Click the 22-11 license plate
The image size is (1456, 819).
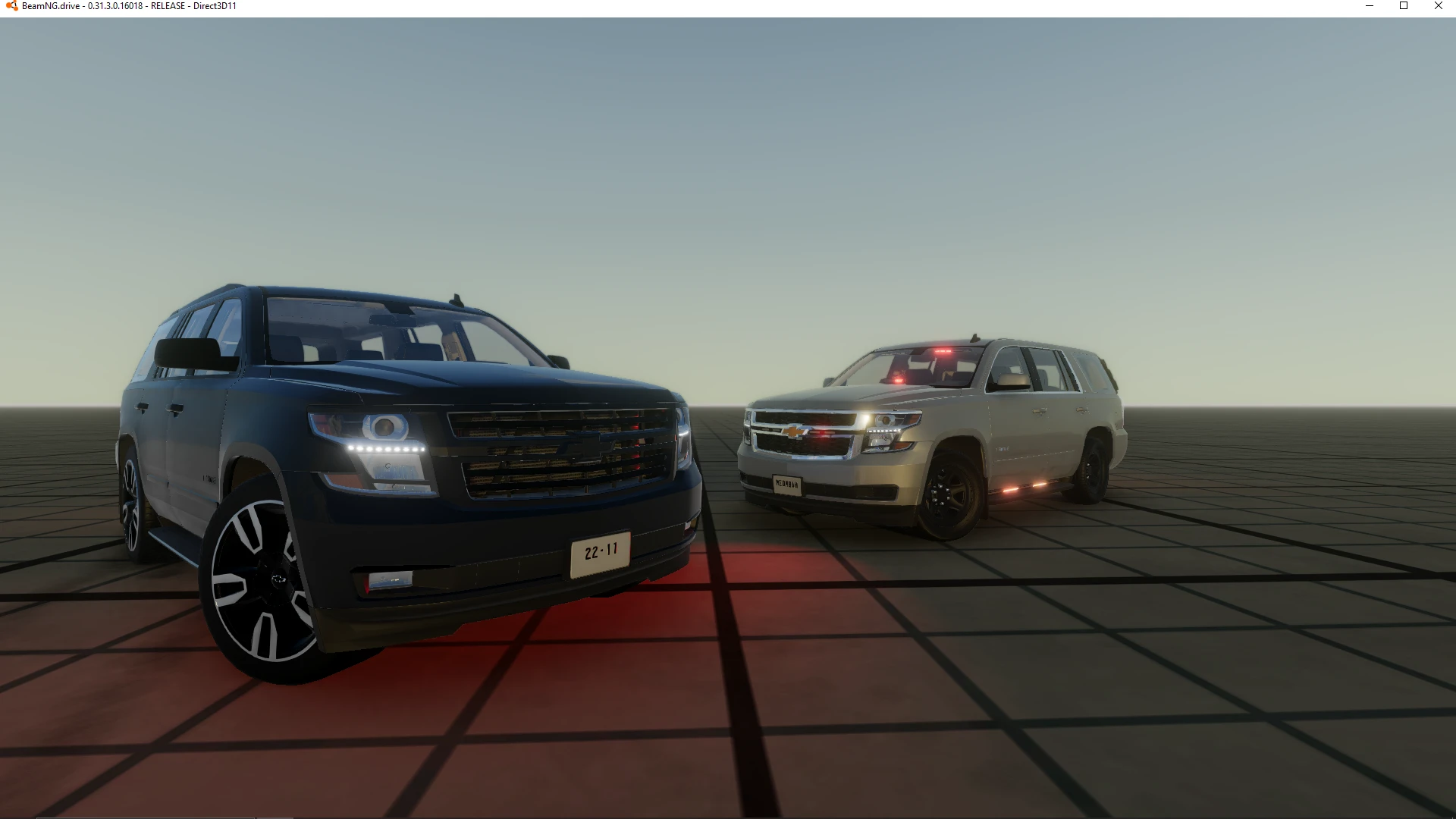point(601,553)
